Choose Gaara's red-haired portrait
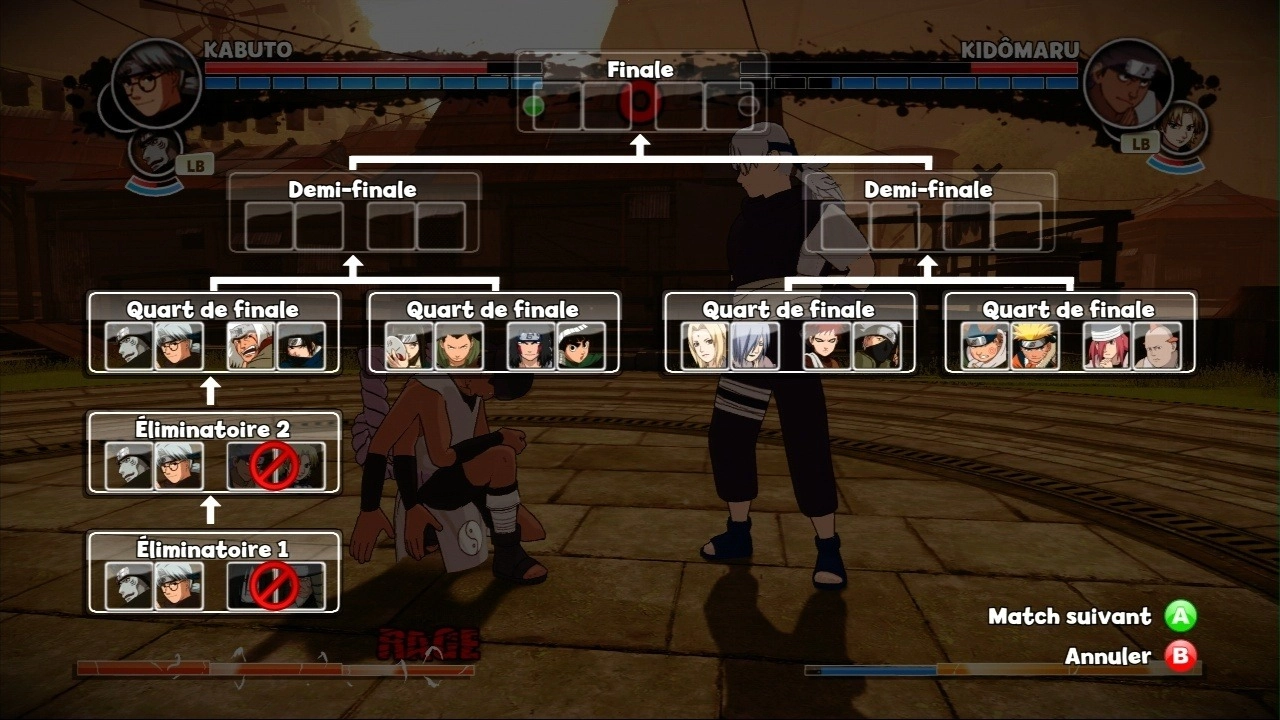The image size is (1280, 720). 827,346
